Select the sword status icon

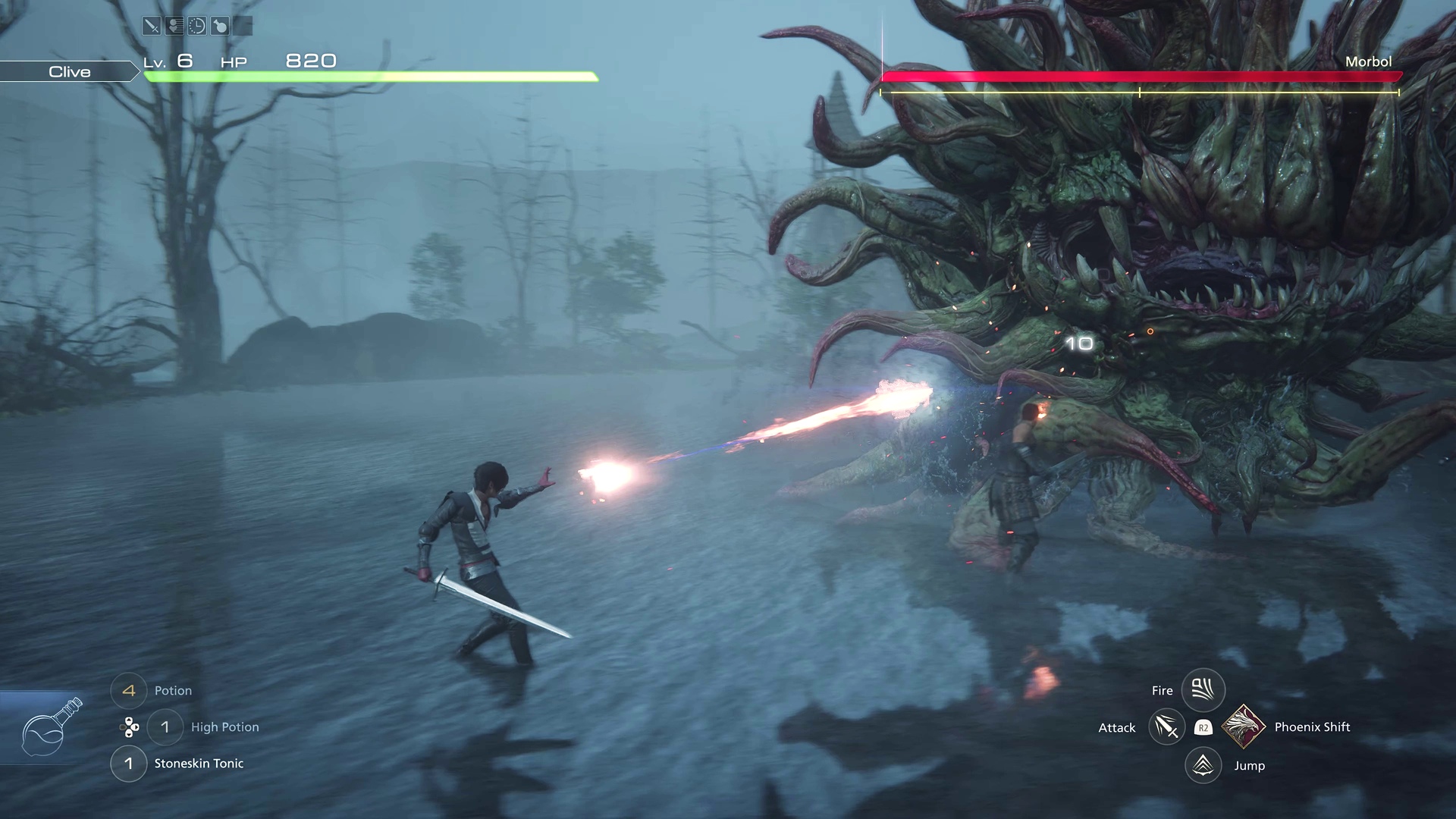click(x=152, y=27)
